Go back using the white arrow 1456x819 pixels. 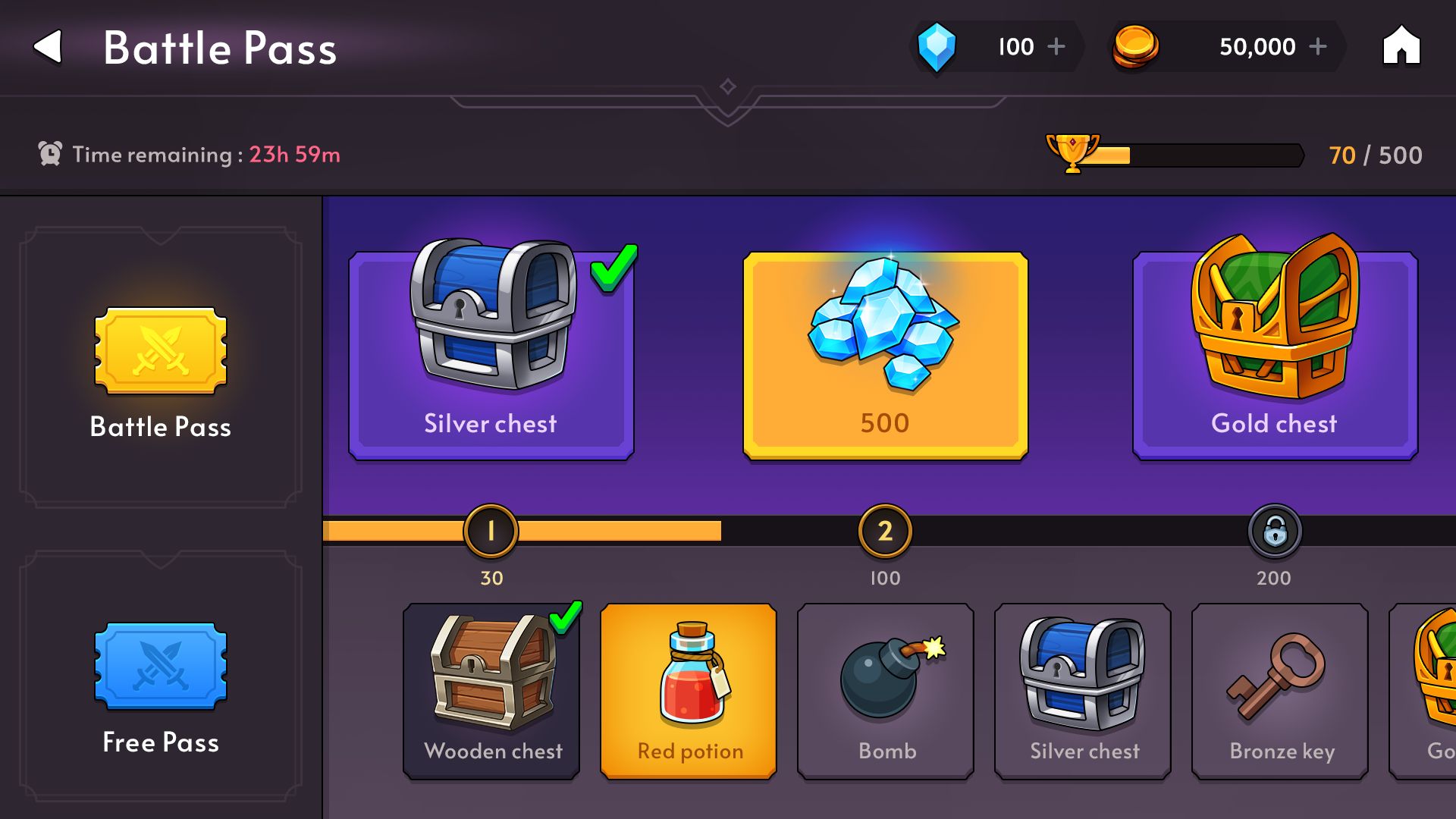(48, 47)
